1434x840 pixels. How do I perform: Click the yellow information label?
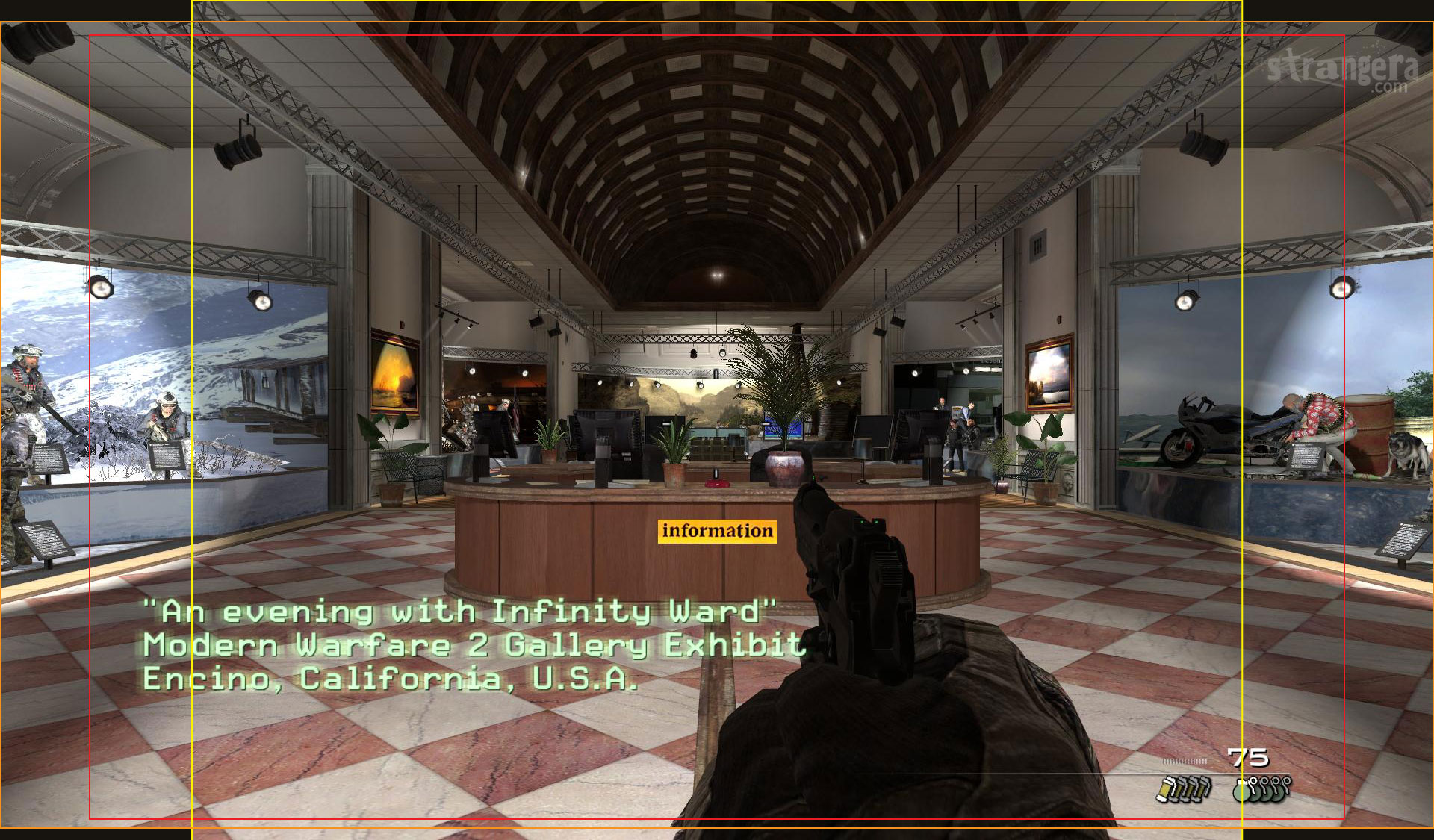[717, 531]
